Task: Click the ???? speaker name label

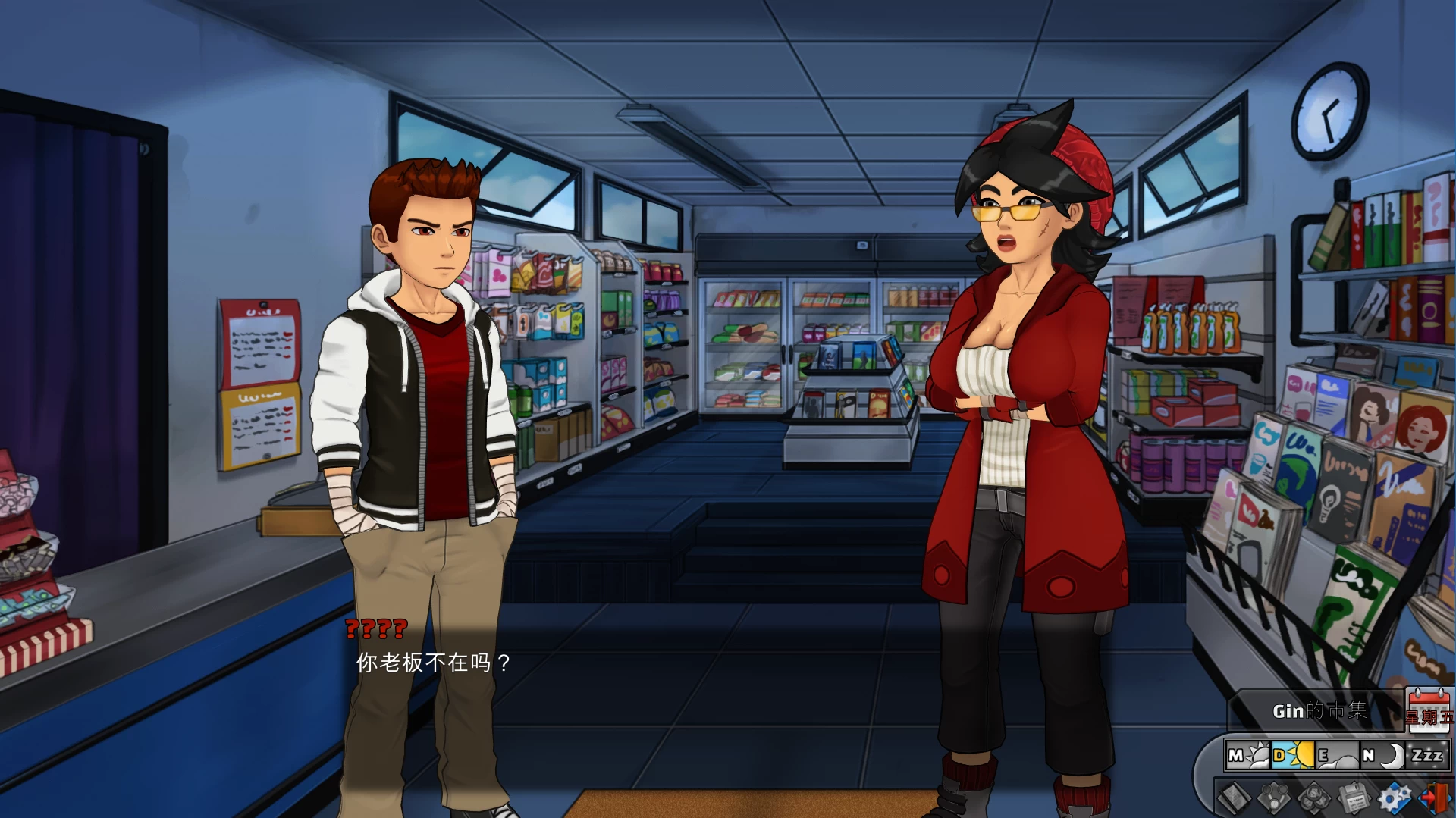Action: click(375, 629)
